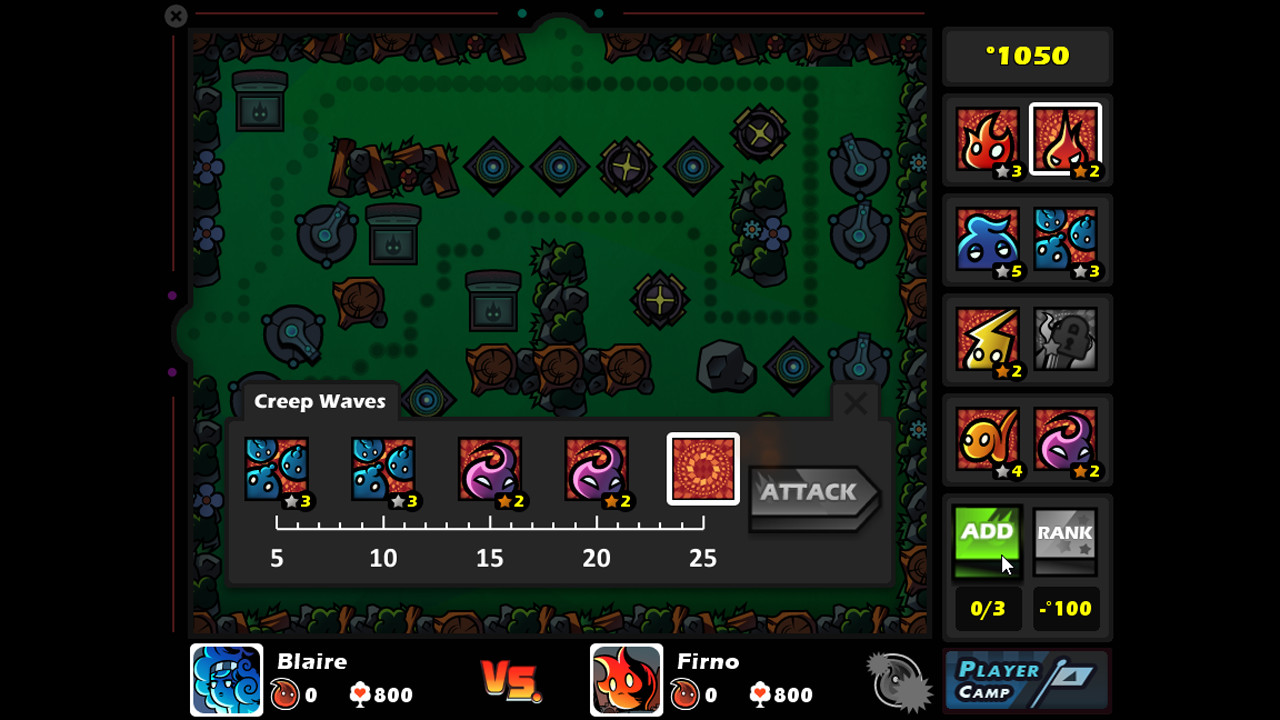1280x720 pixels.
Task: Click Firno's fire avatar portrait
Action: pos(627,680)
